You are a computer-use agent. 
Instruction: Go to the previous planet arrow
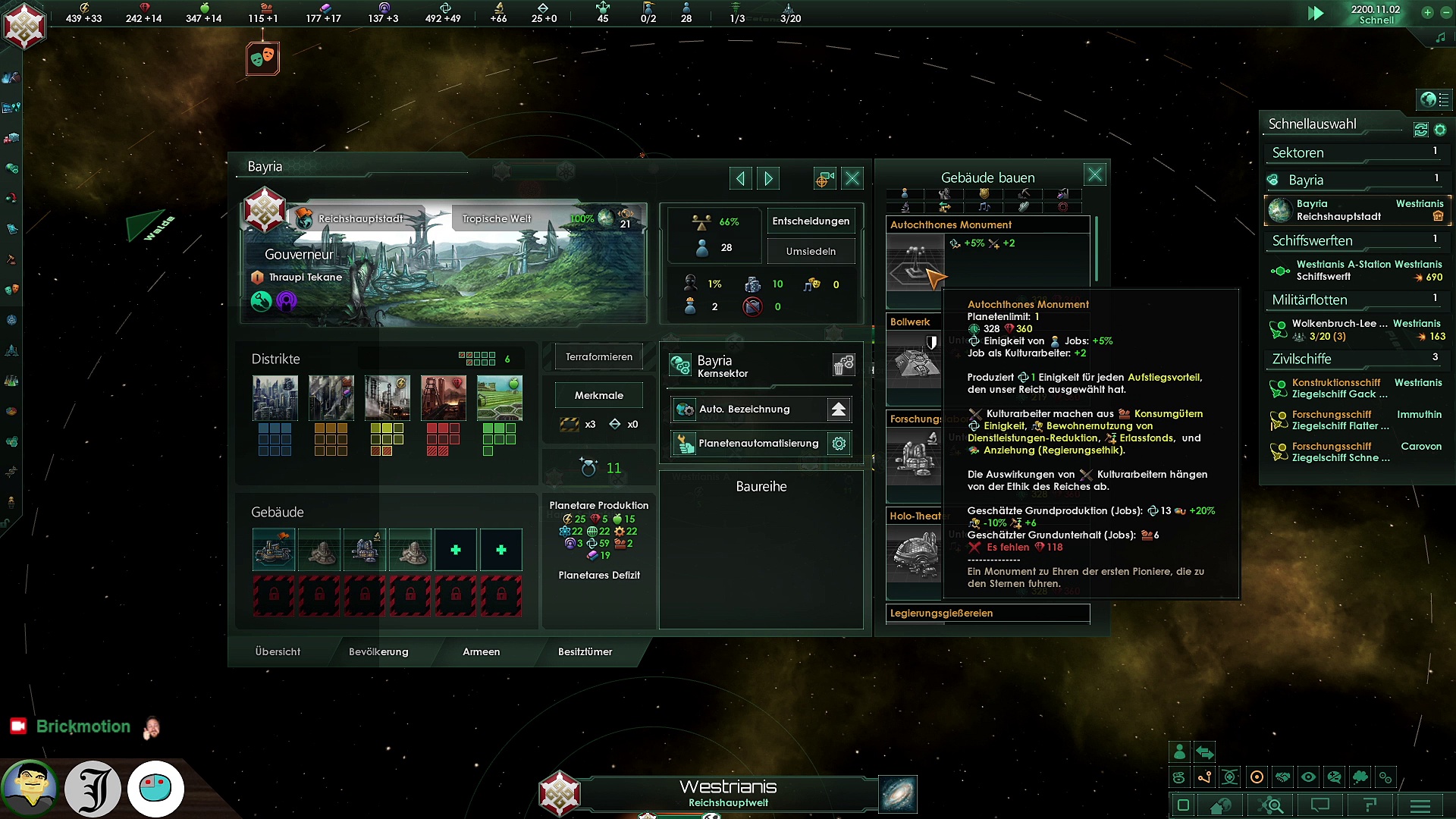click(x=740, y=178)
